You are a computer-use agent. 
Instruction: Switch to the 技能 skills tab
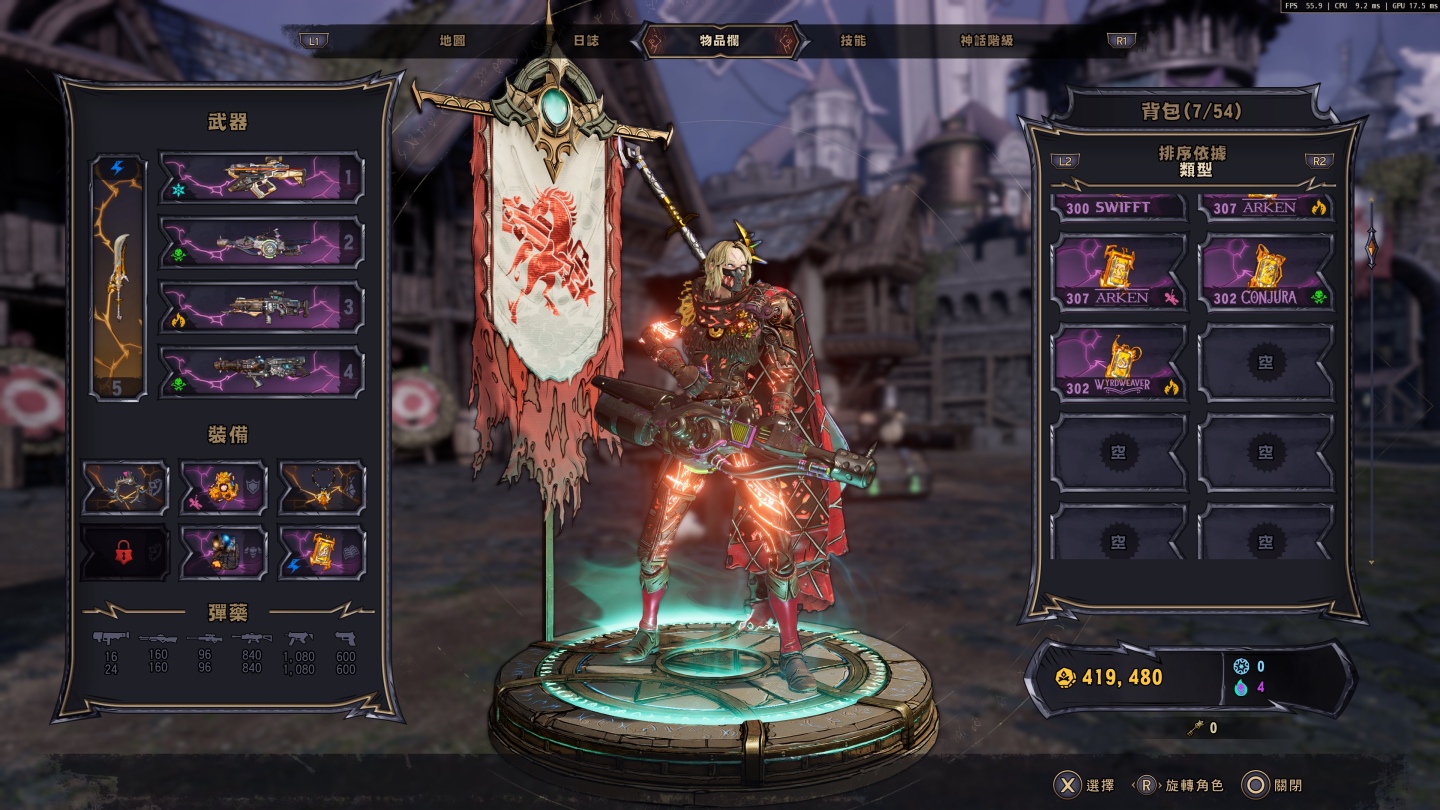pyautogui.click(x=853, y=41)
